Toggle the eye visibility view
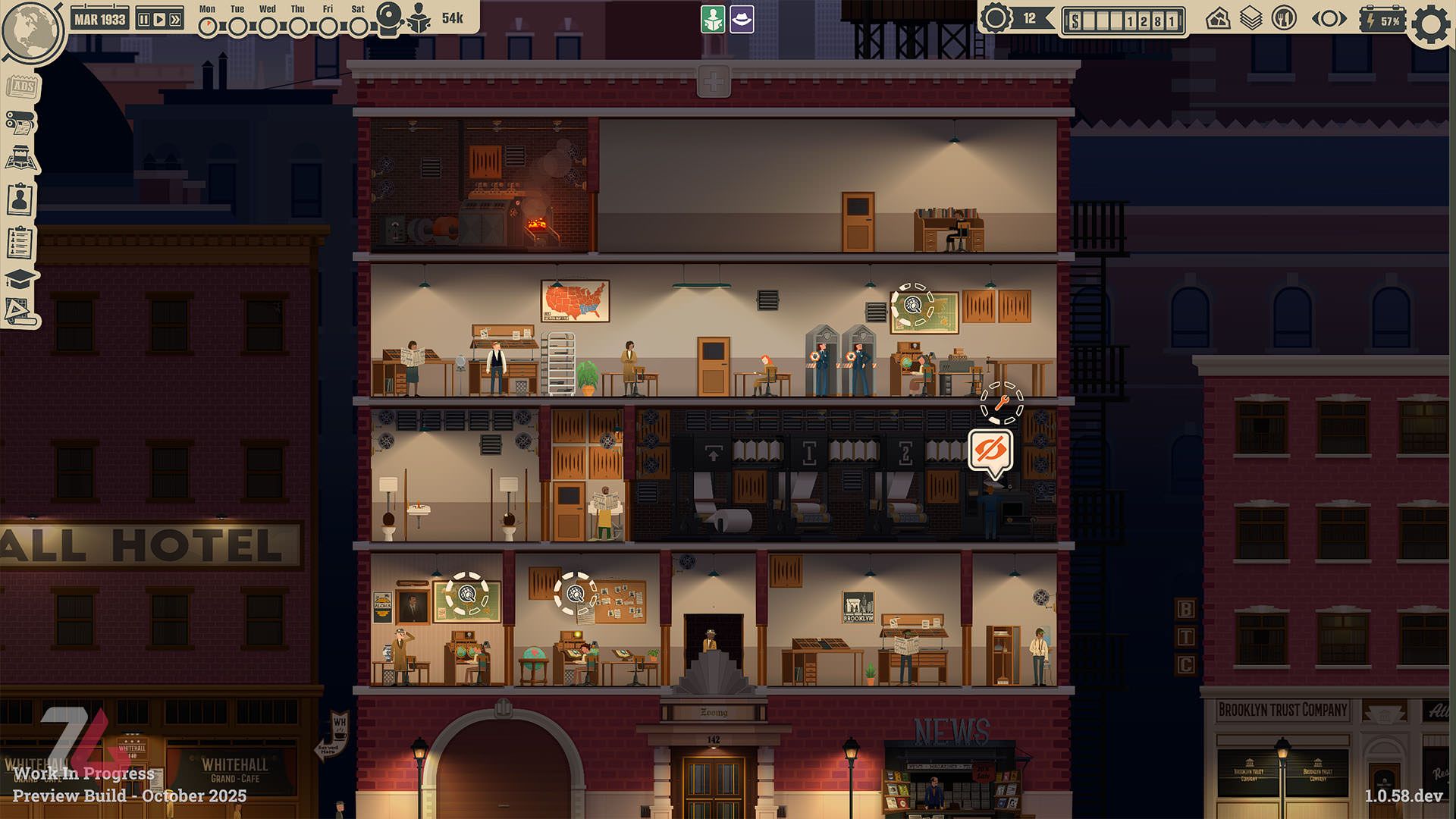The height and width of the screenshot is (819, 1456). [1329, 19]
